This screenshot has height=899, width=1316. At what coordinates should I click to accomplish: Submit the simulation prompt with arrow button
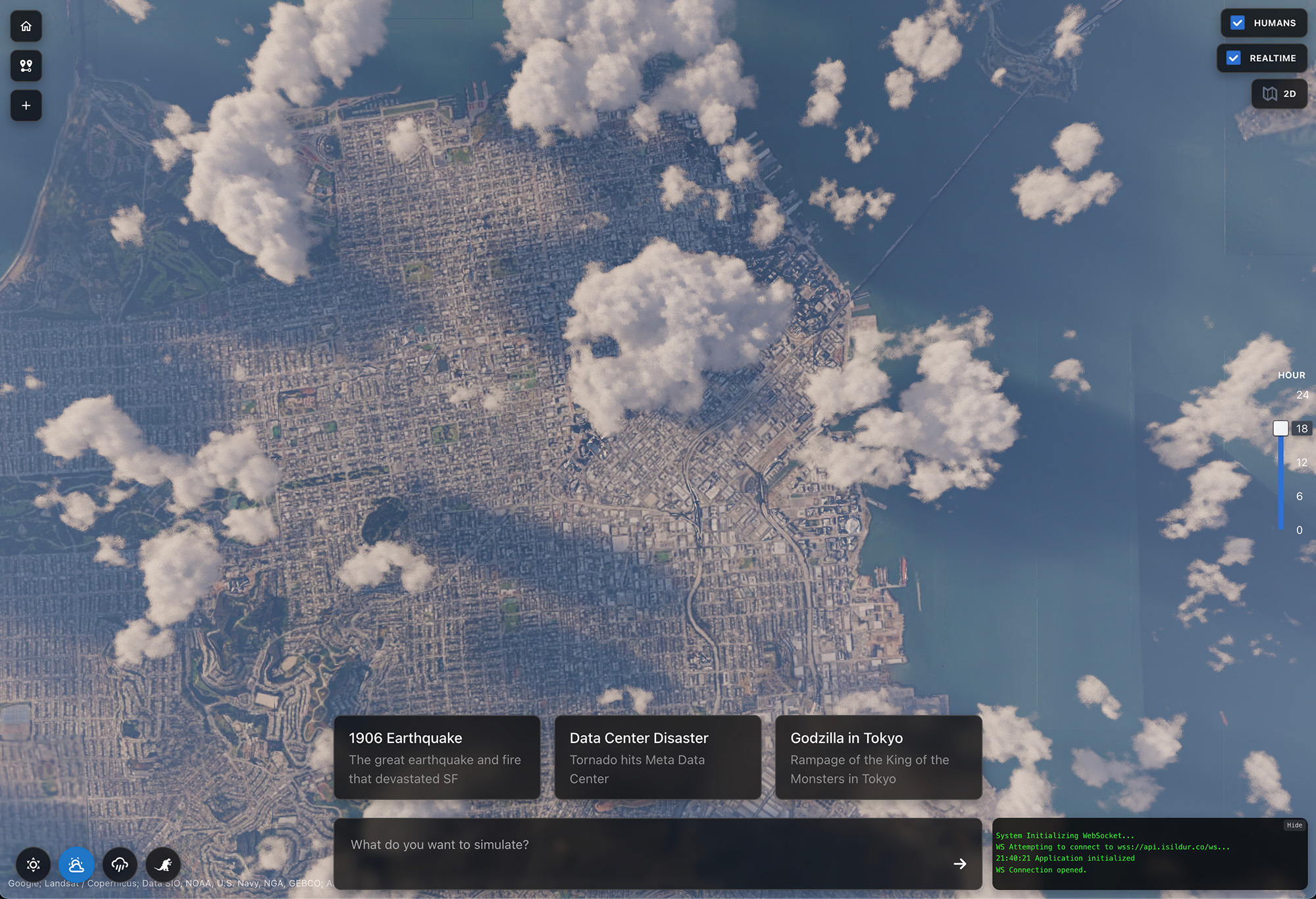pos(959,863)
